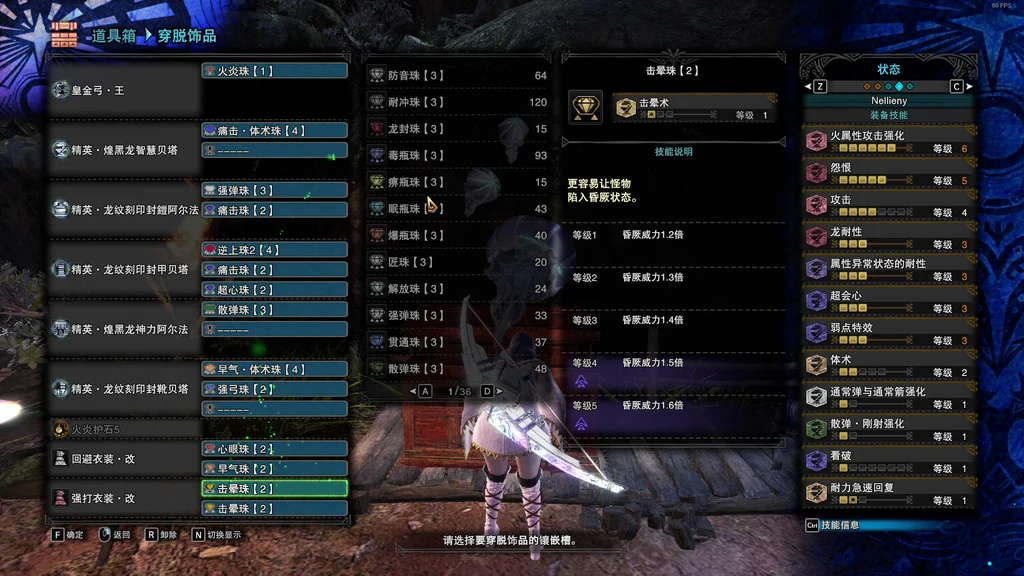The width and height of the screenshot is (1024, 576).
Task: Select 爆瓶珠【3】 in the decoration list
Action: [457, 235]
